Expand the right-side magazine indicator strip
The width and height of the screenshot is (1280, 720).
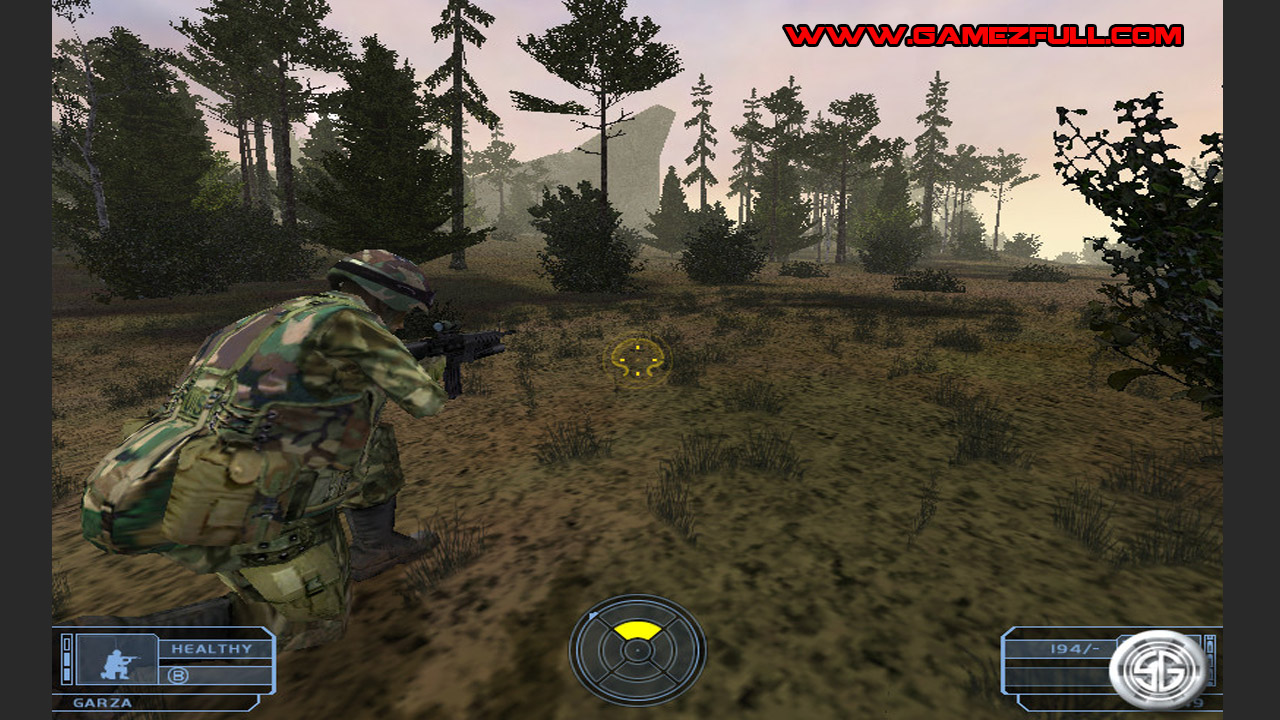(x=1209, y=660)
